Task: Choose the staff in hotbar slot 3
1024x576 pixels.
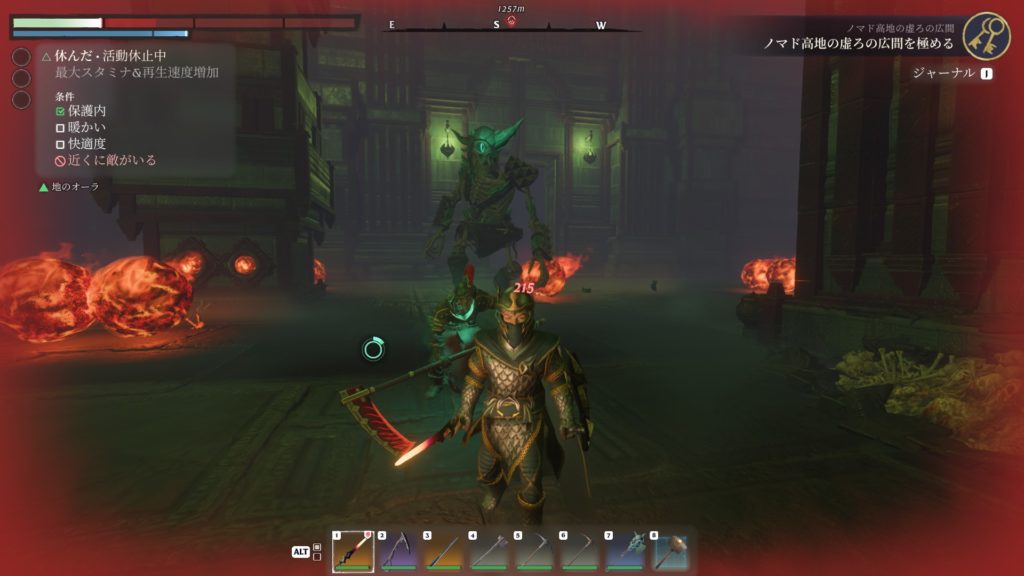Action: click(x=444, y=551)
